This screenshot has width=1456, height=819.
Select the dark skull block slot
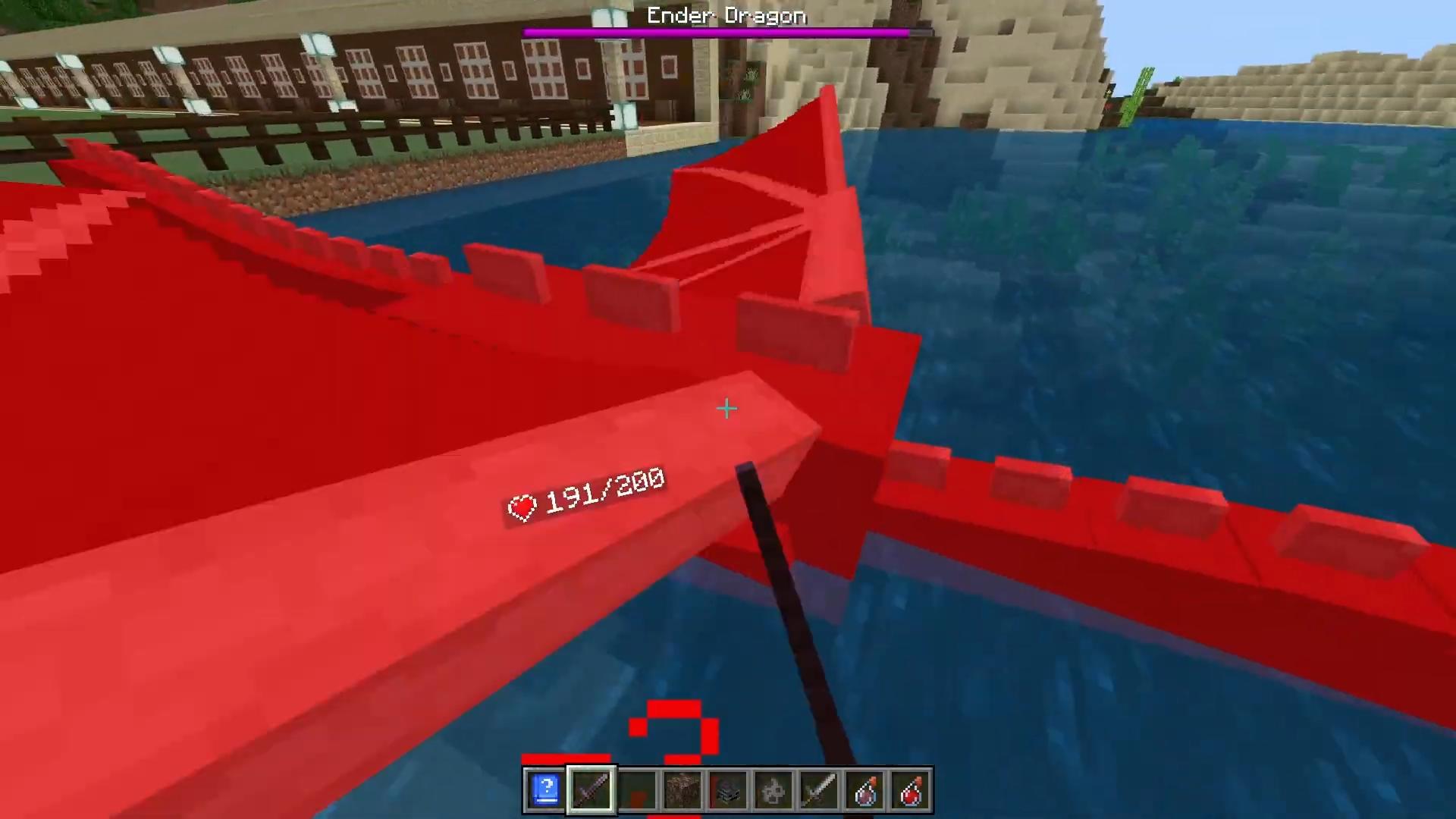click(x=728, y=790)
